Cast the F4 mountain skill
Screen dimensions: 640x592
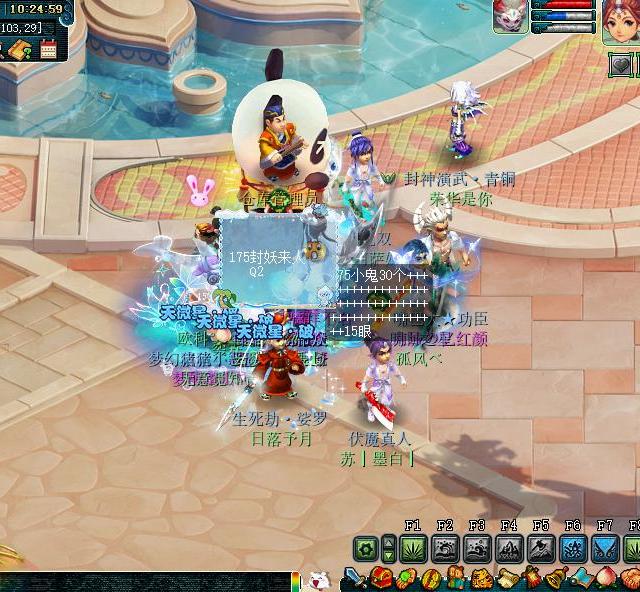click(x=509, y=549)
